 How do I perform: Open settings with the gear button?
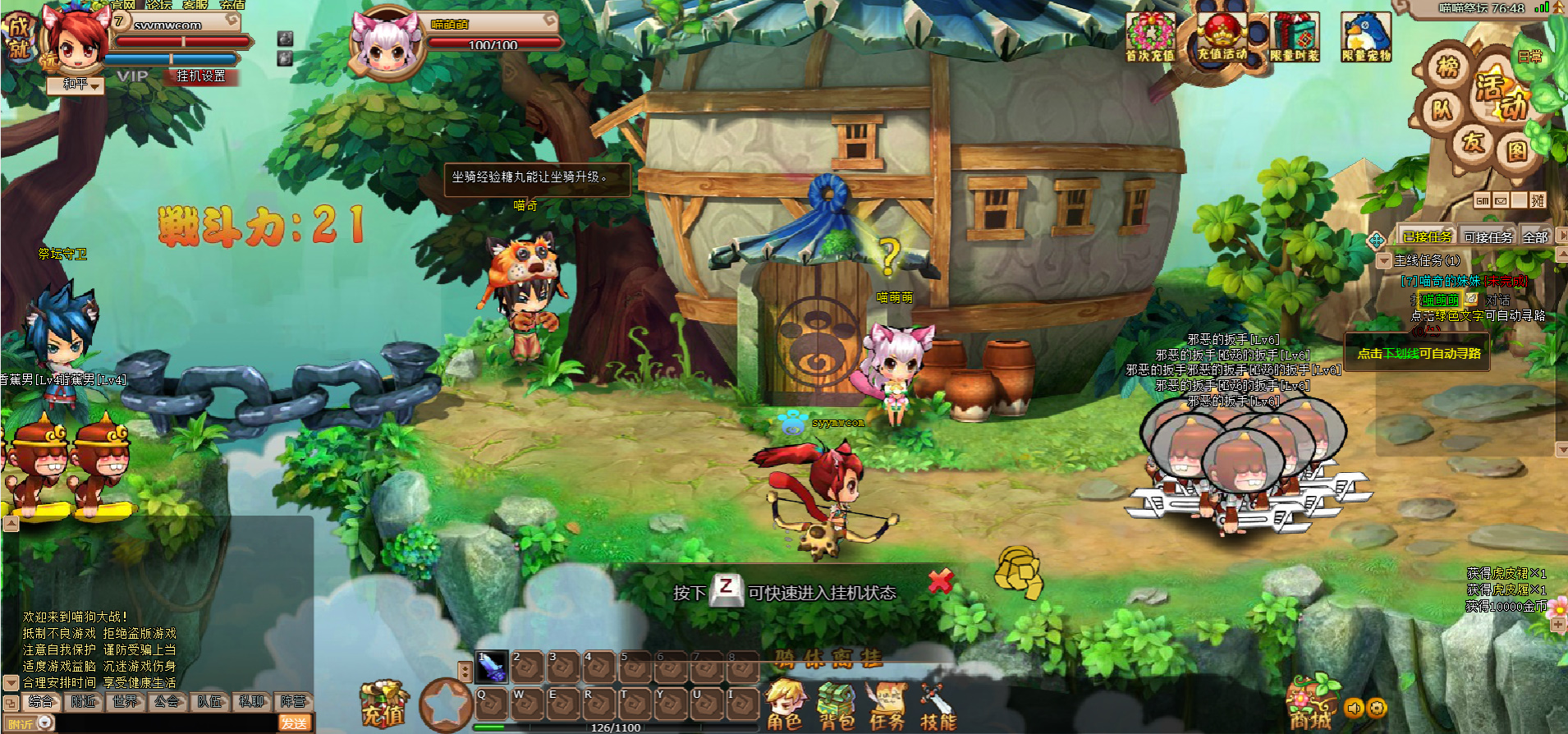tap(1377, 708)
